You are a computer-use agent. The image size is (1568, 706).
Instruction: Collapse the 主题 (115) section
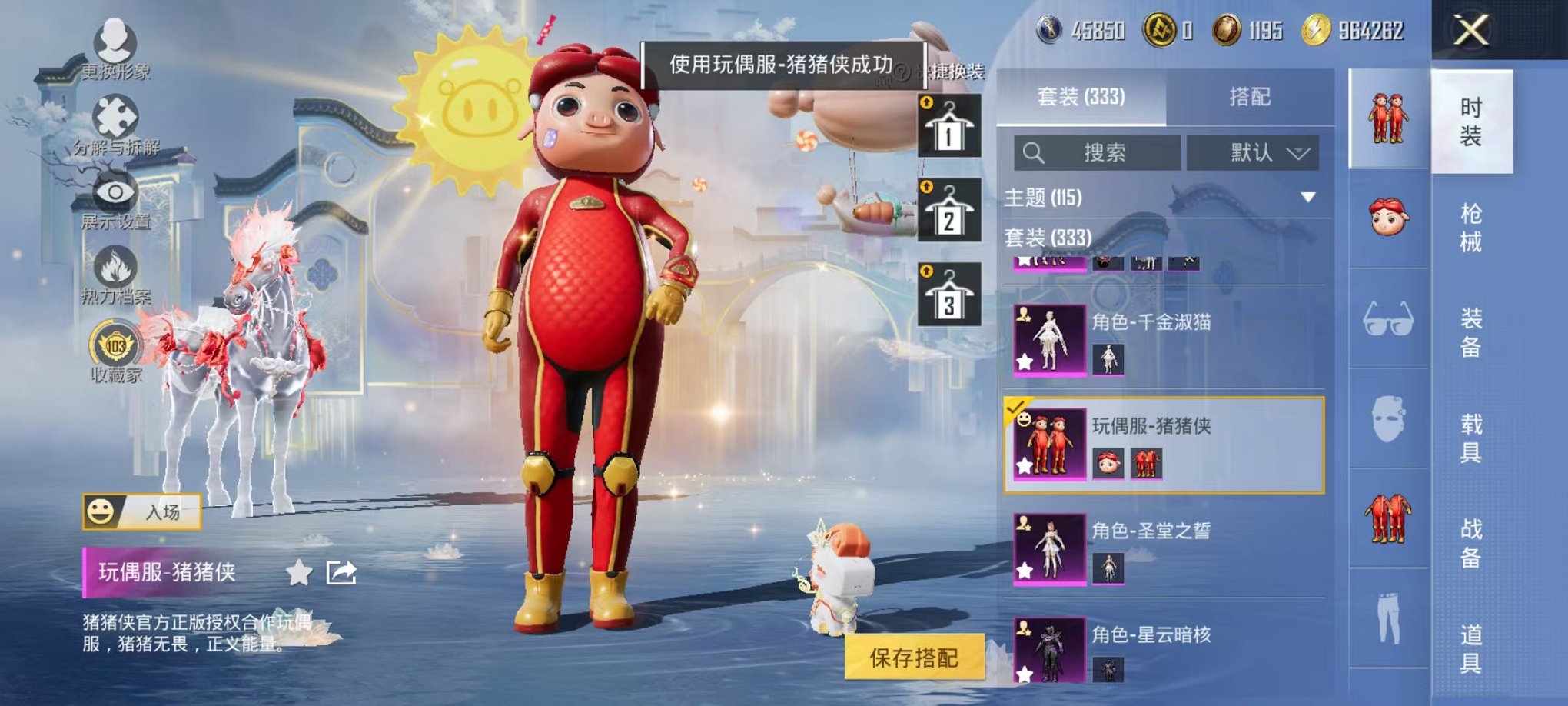(1307, 196)
